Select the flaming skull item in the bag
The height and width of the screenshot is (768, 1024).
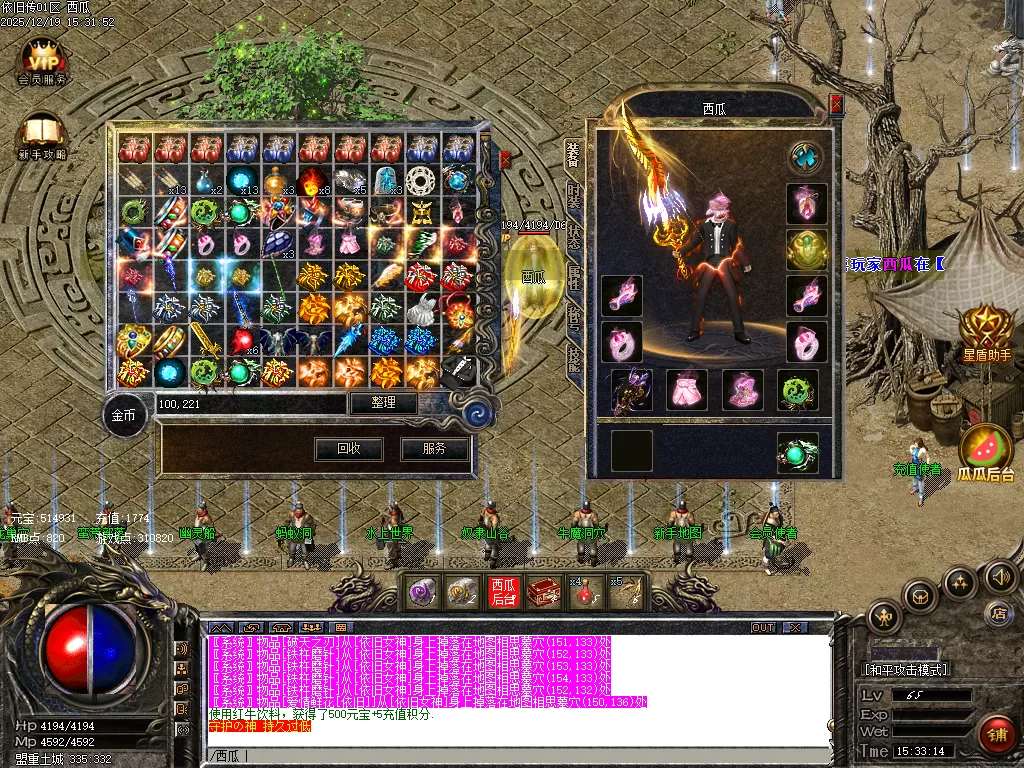coord(311,181)
